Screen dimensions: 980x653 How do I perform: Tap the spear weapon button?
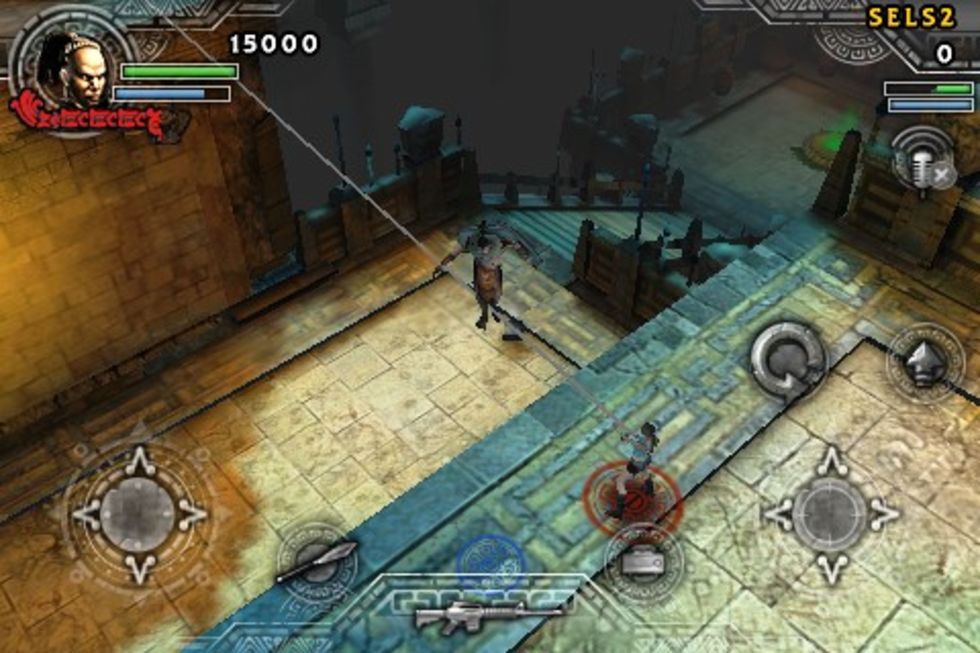tap(316, 562)
